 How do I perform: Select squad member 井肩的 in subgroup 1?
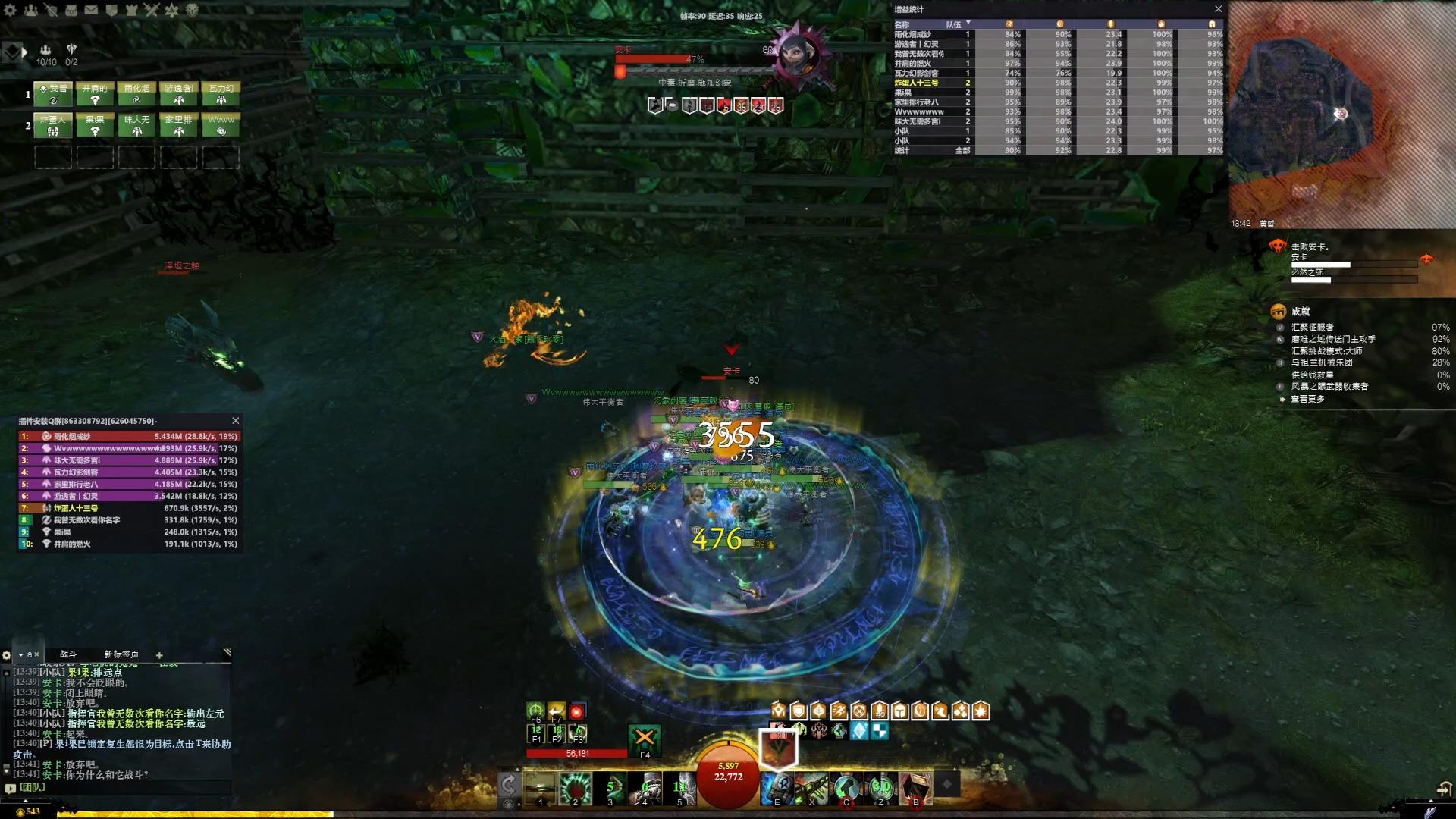tap(95, 93)
